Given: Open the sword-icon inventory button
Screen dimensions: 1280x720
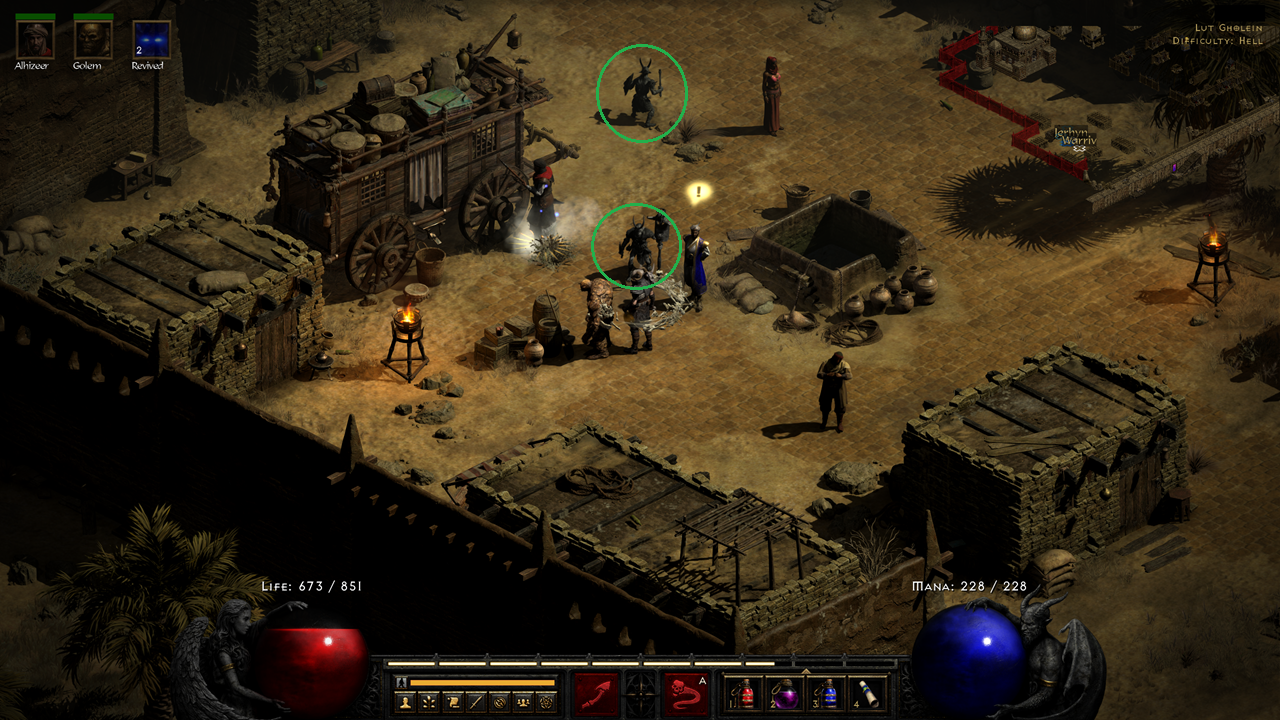Looking at the screenshot, I should click(475, 702).
